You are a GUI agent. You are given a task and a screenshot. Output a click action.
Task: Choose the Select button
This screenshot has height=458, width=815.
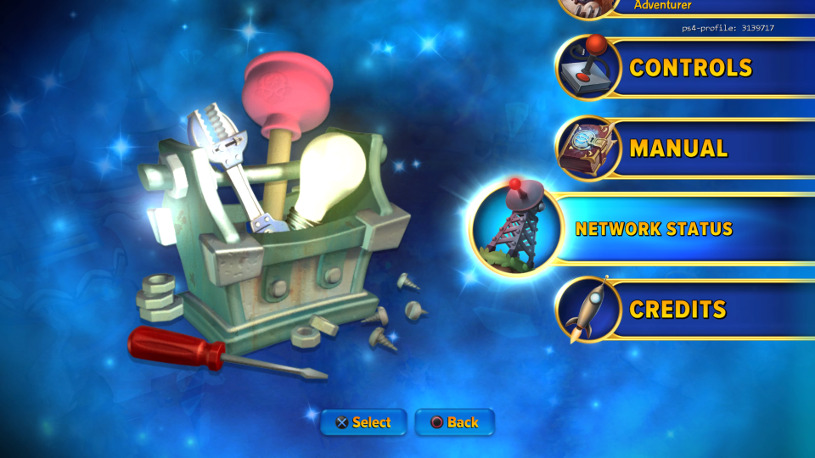pos(364,422)
